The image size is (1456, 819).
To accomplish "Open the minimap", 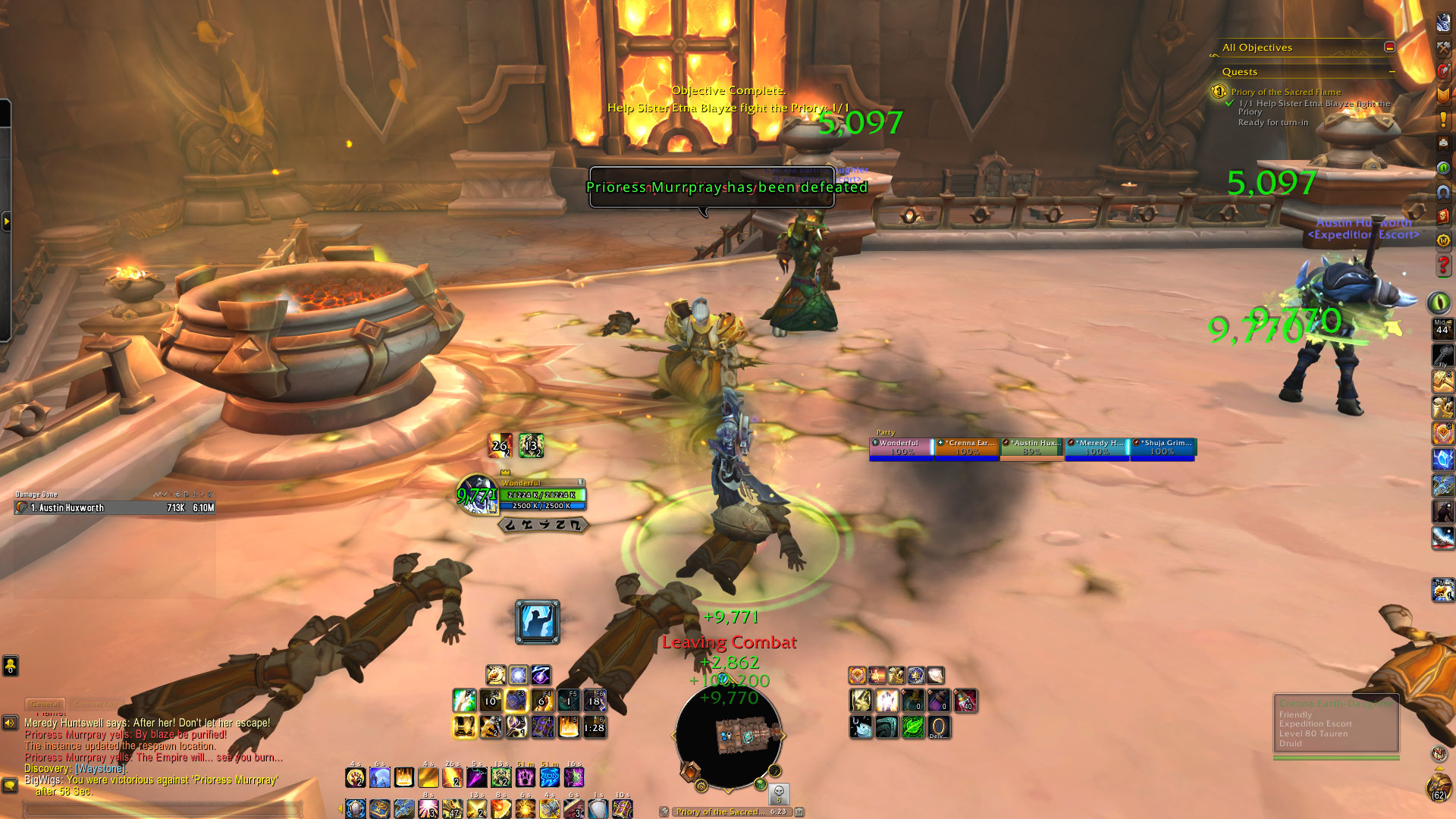I will (x=728, y=734).
